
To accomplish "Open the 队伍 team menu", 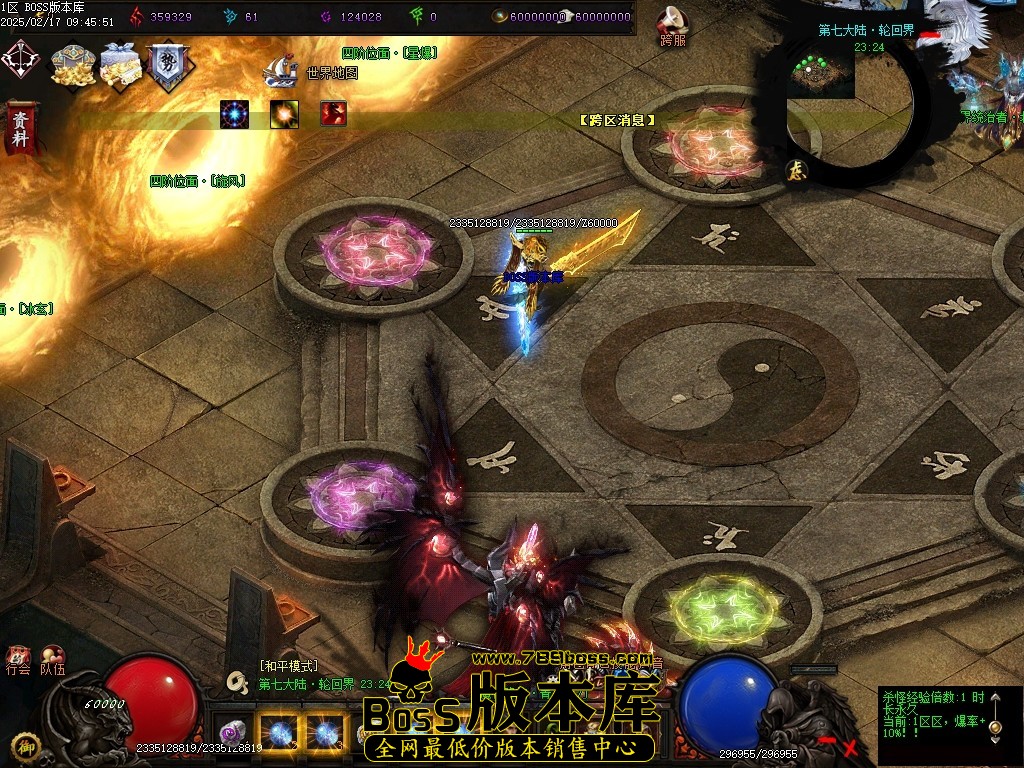I will pyautogui.click(x=52, y=660).
